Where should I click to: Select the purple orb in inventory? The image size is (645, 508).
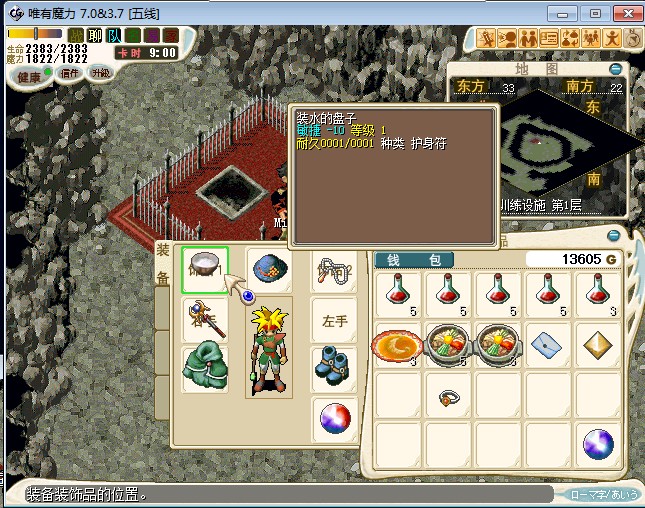(x=598, y=444)
